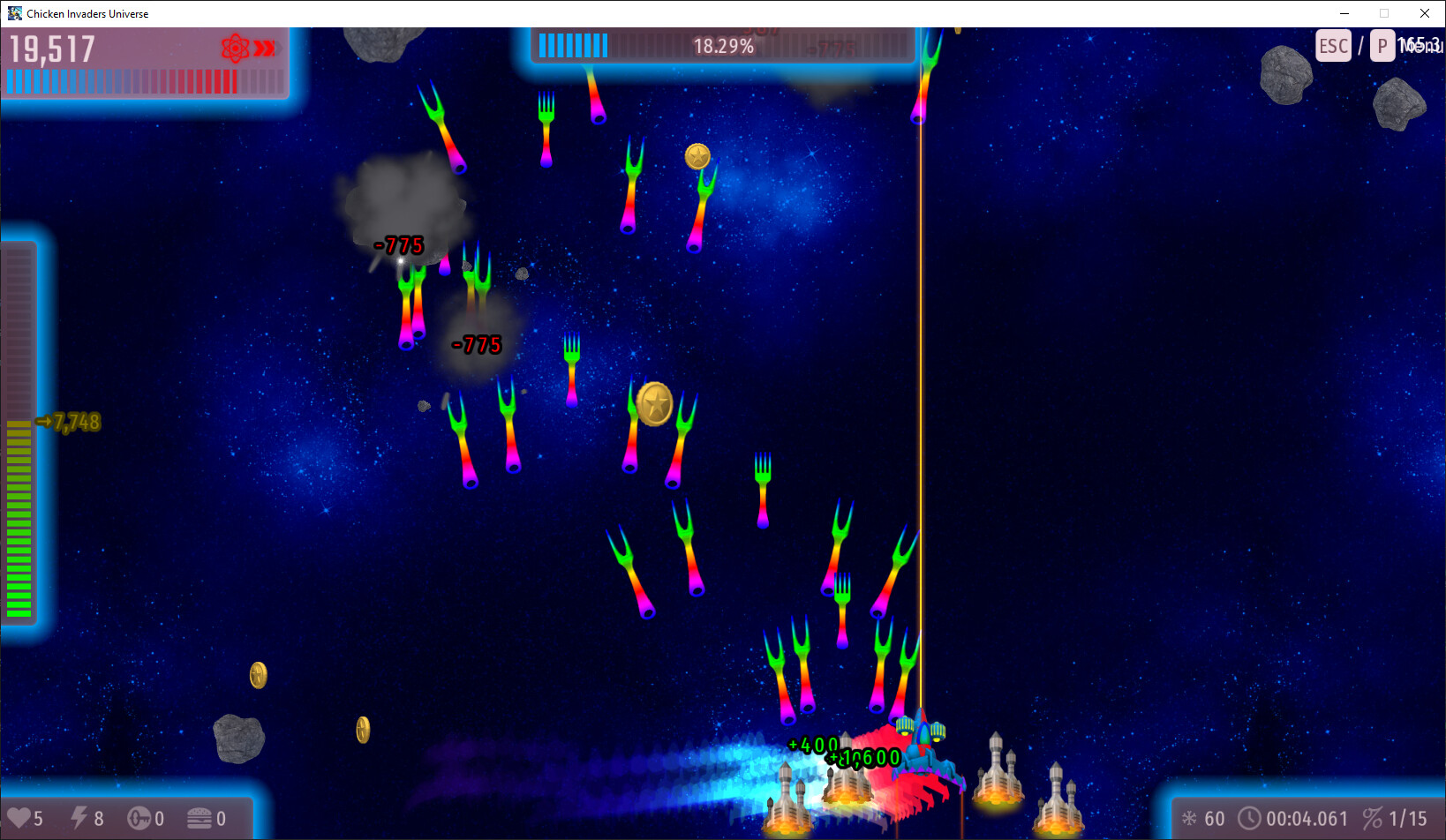Open the pause Menu label
Screen dimensions: 1446x840
pyautogui.click(x=1420, y=46)
